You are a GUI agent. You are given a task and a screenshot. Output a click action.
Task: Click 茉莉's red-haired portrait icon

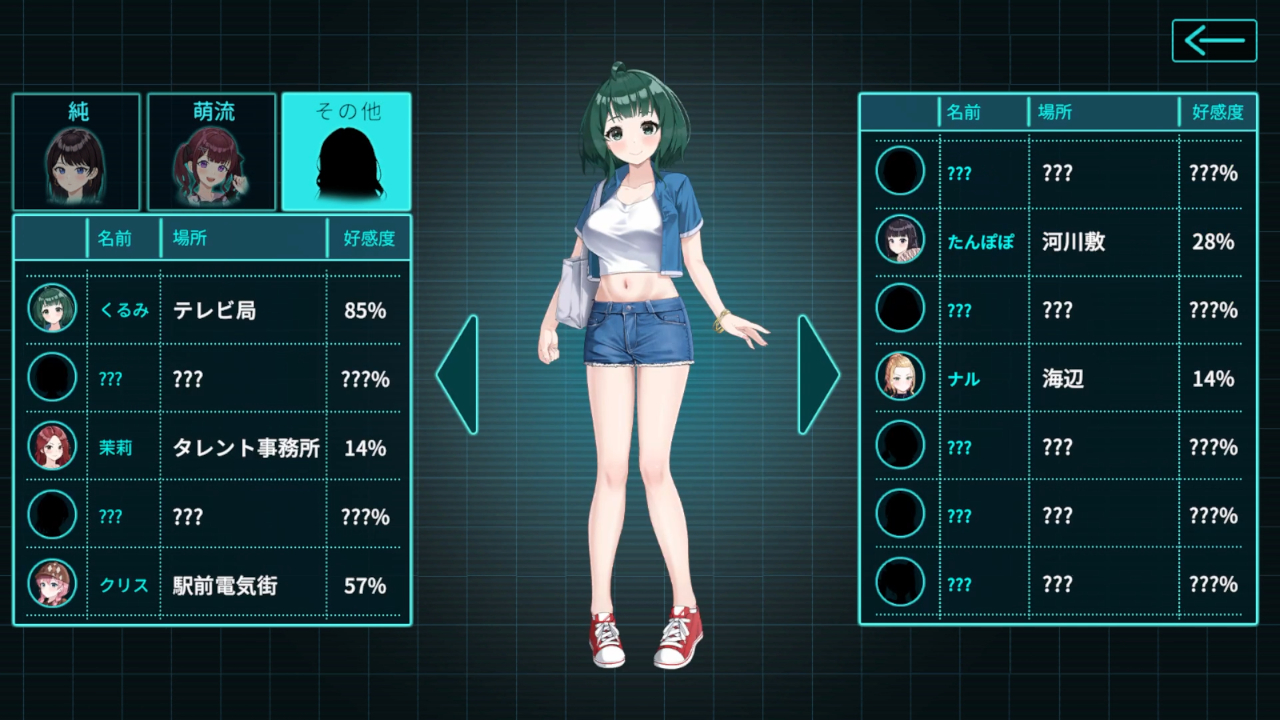(52, 447)
